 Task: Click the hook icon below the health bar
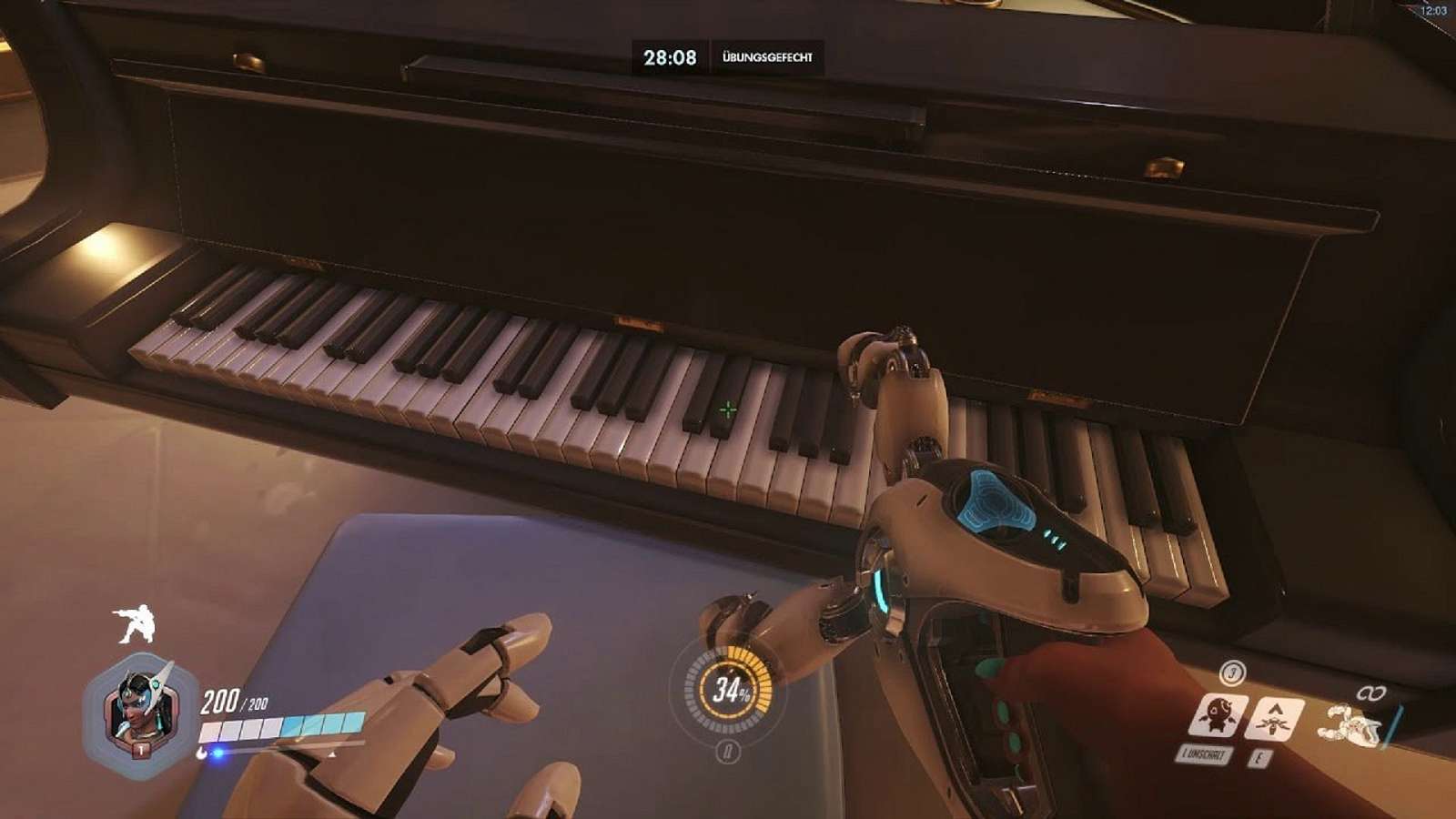tap(201, 752)
